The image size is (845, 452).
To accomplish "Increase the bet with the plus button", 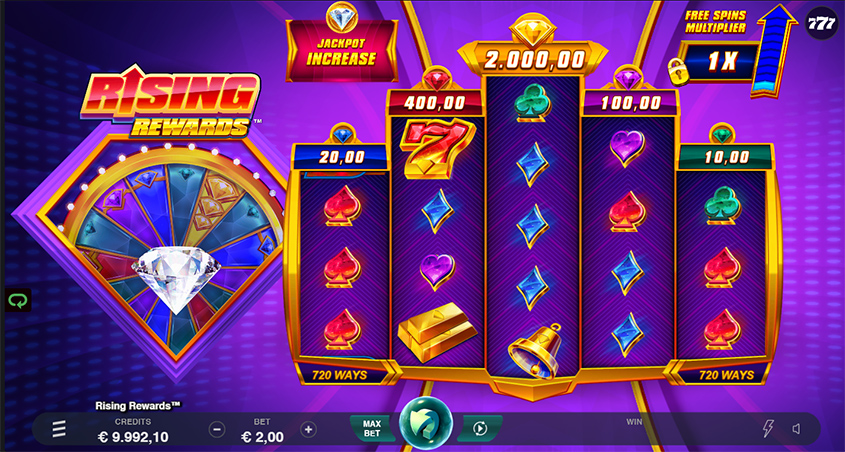I will tap(308, 429).
